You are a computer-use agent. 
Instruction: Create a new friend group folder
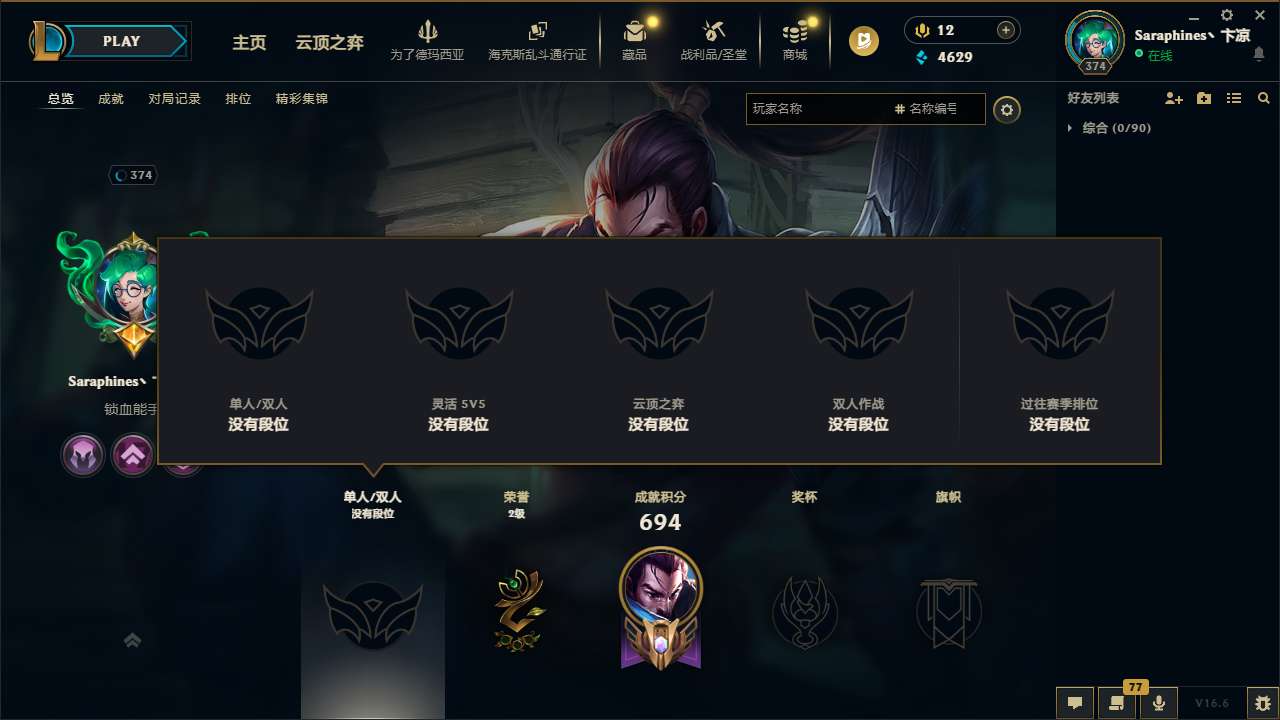point(1203,98)
